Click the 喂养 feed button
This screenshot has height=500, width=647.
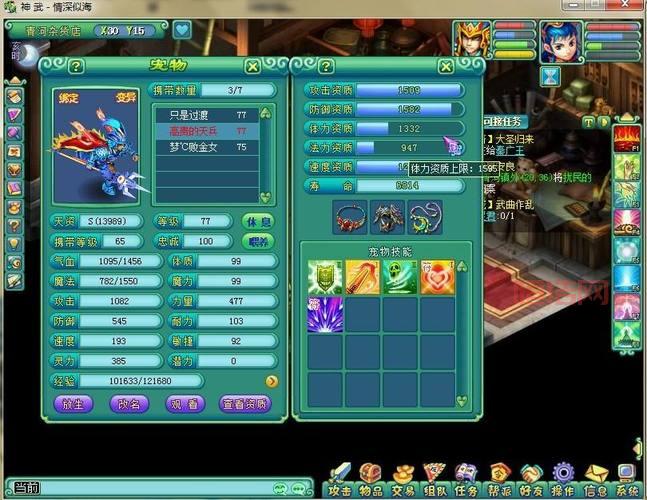(x=259, y=241)
